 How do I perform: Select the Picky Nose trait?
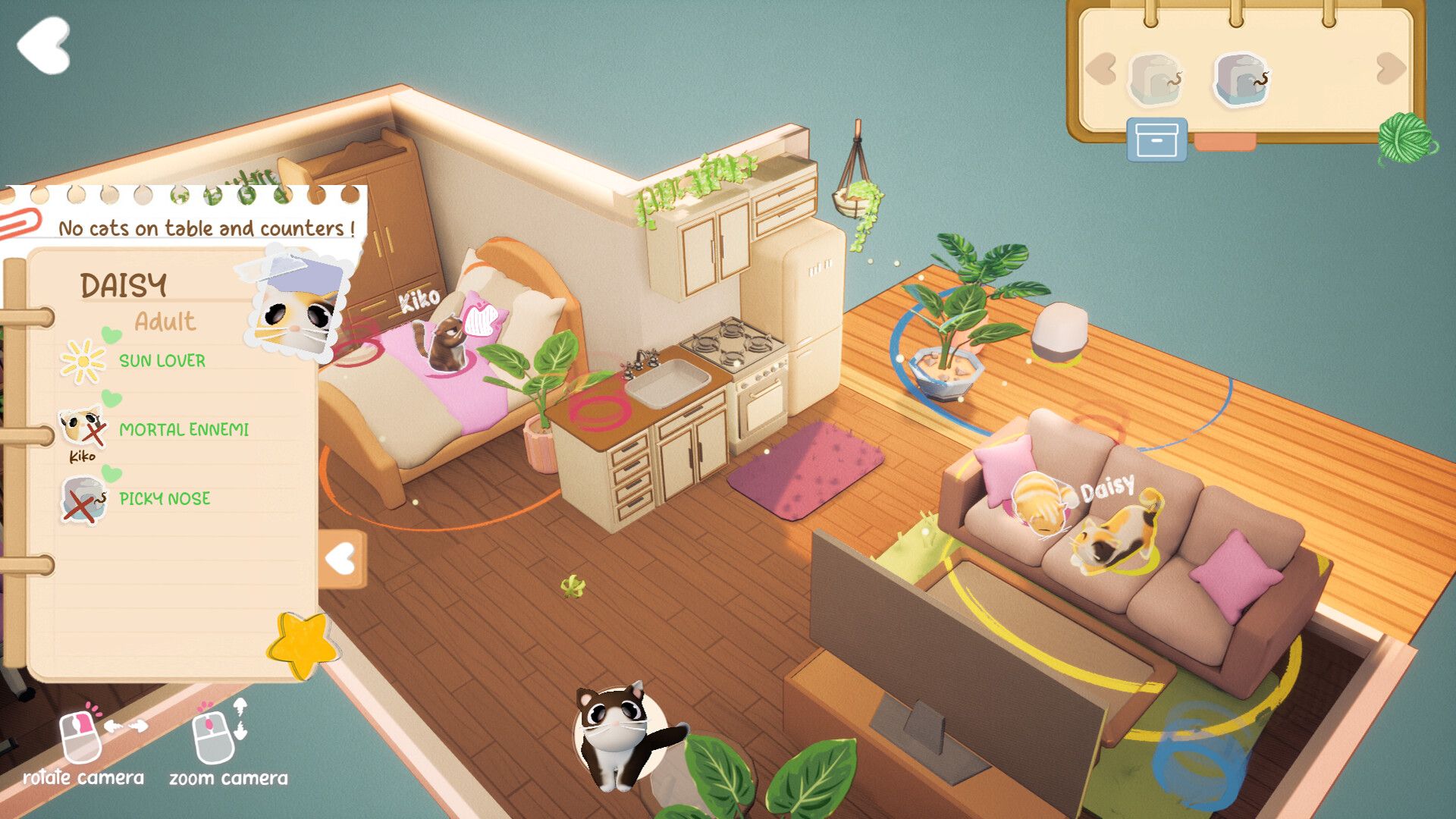click(165, 499)
